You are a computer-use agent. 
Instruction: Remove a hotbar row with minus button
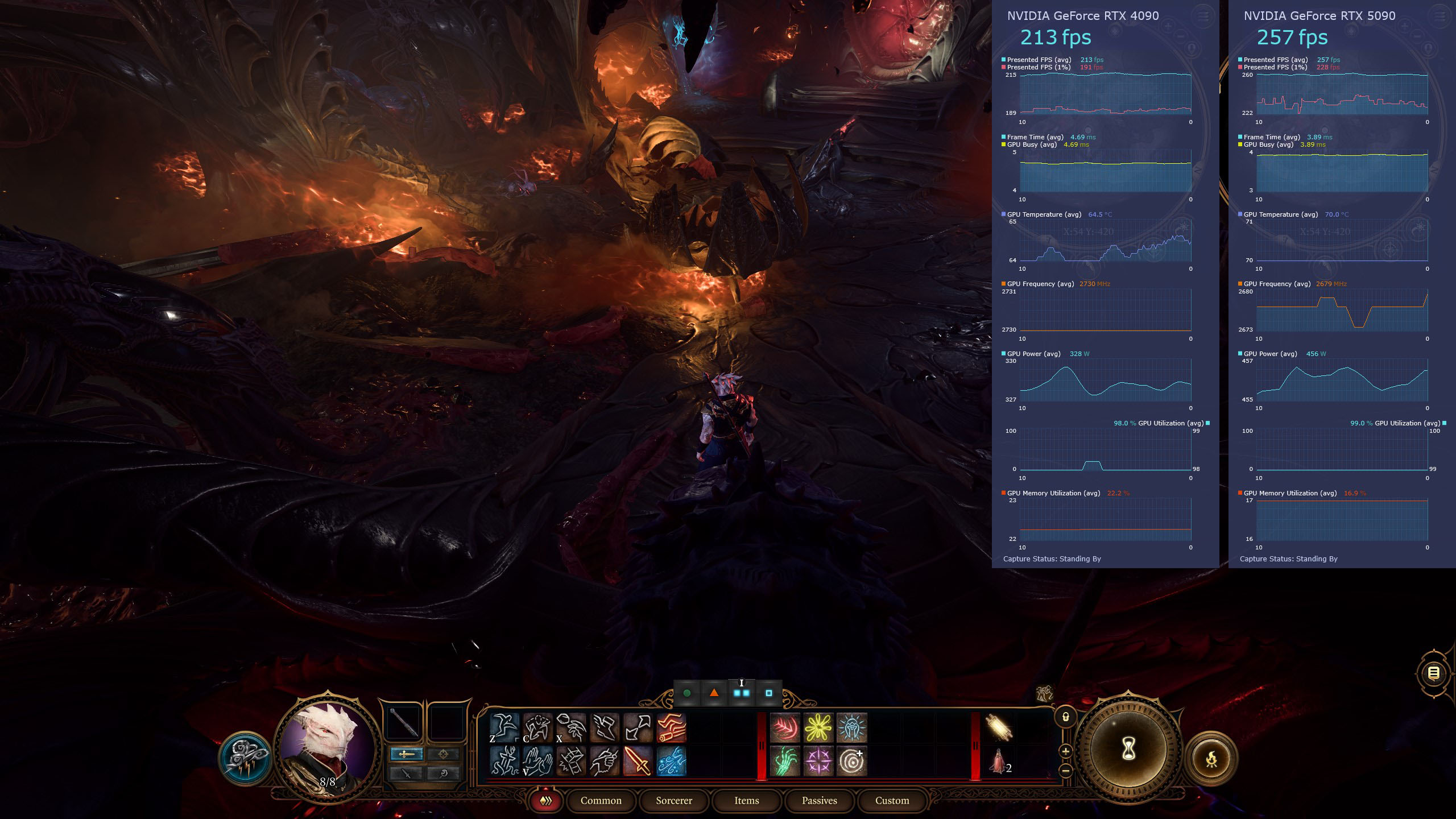[1065, 771]
